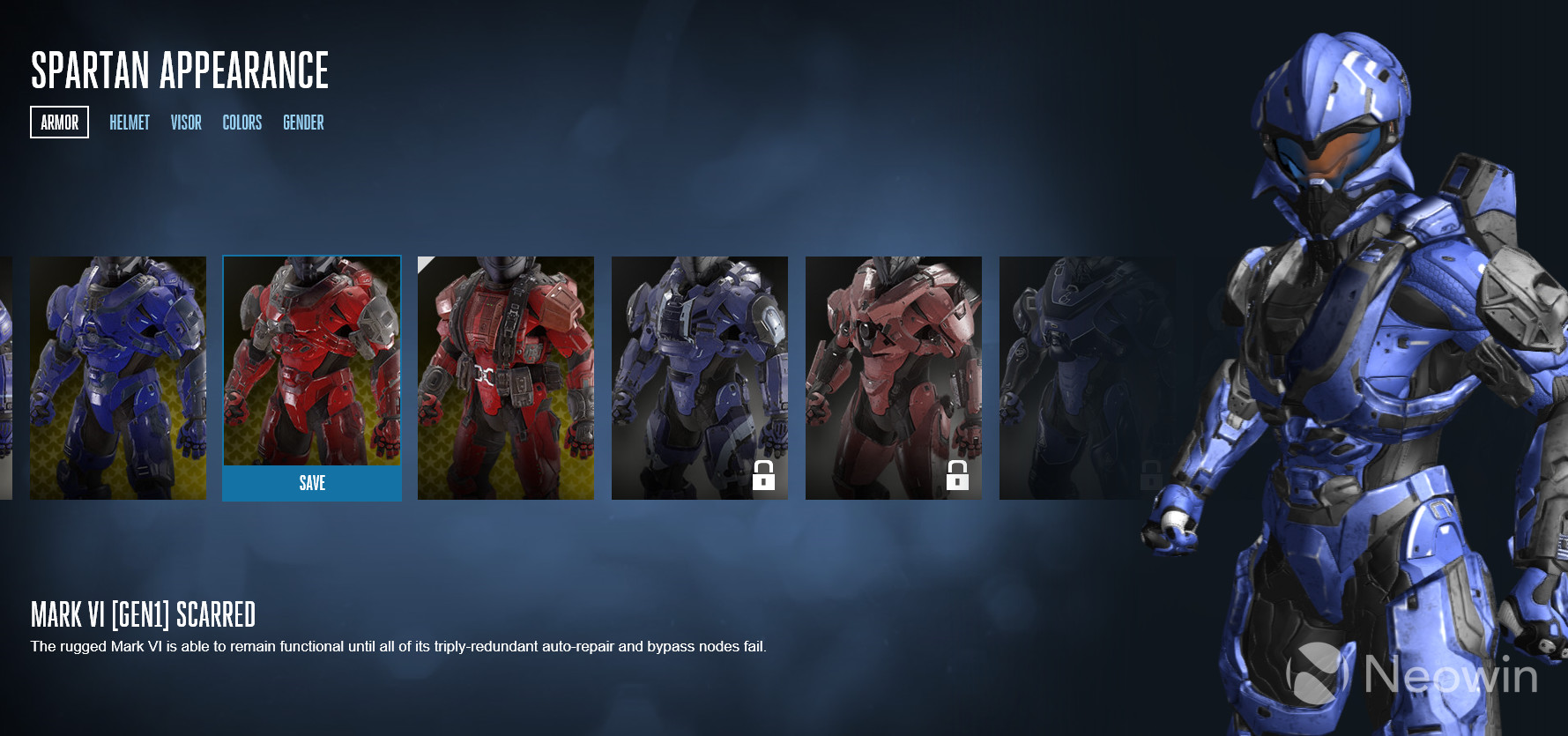
Task: Select the locked purple armor thumbnail
Action: coord(699,377)
